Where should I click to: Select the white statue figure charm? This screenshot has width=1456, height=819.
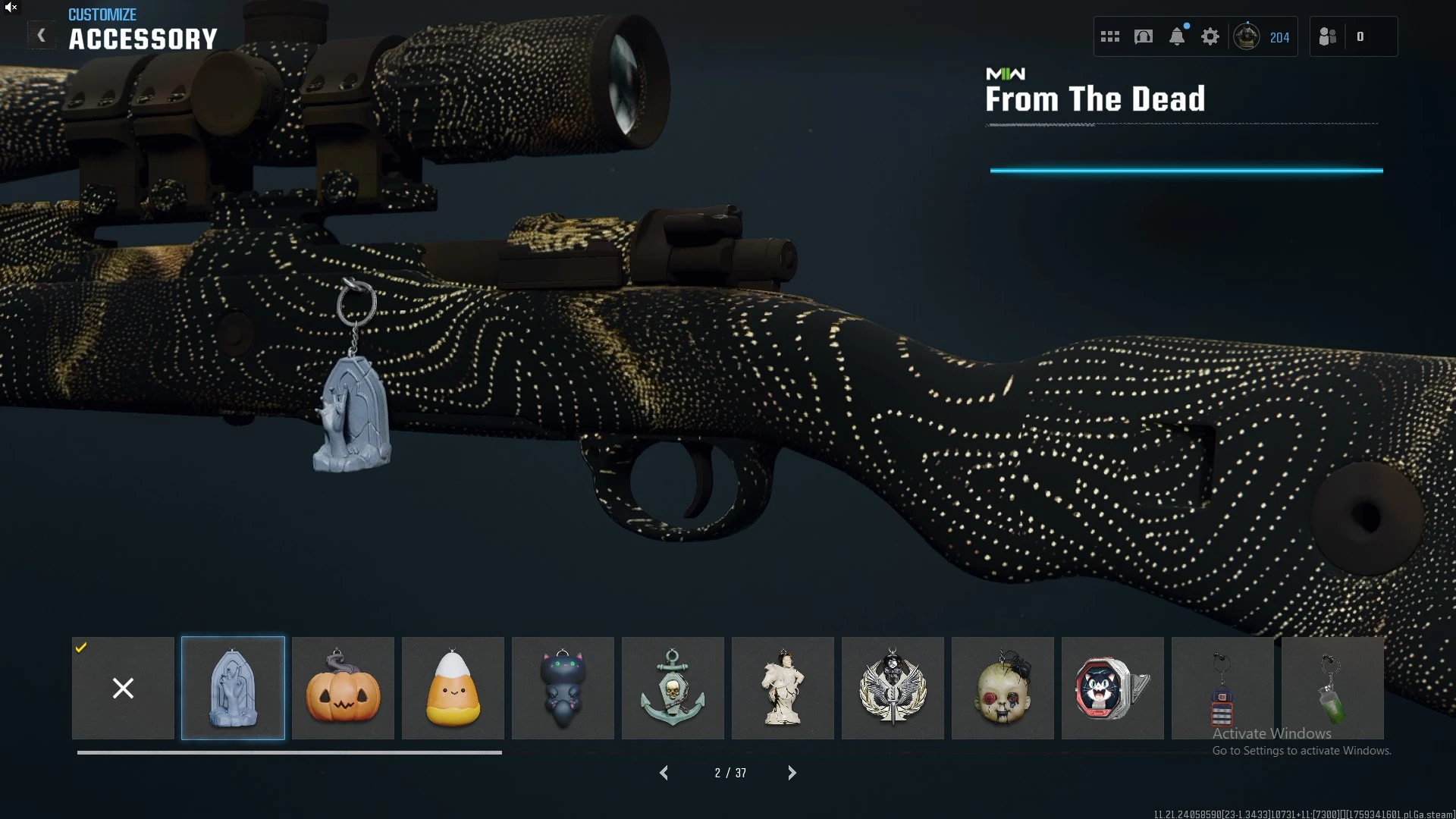(x=783, y=688)
